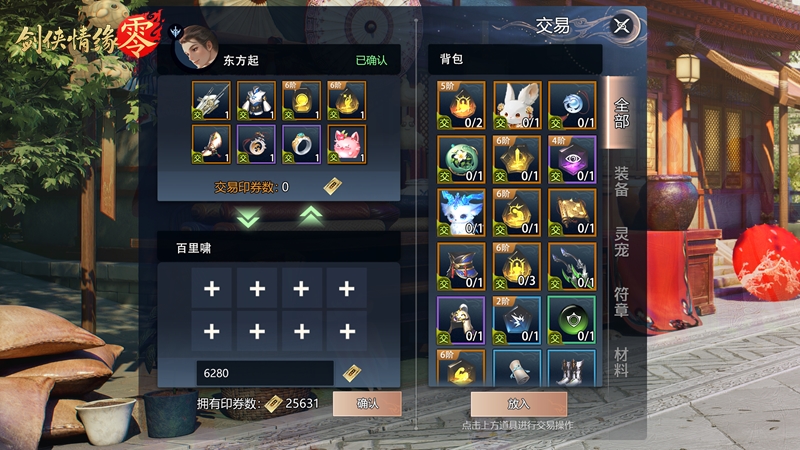This screenshot has width=800, height=450.
Task: Confirm the trade with the 确认 button
Action: coord(367,403)
